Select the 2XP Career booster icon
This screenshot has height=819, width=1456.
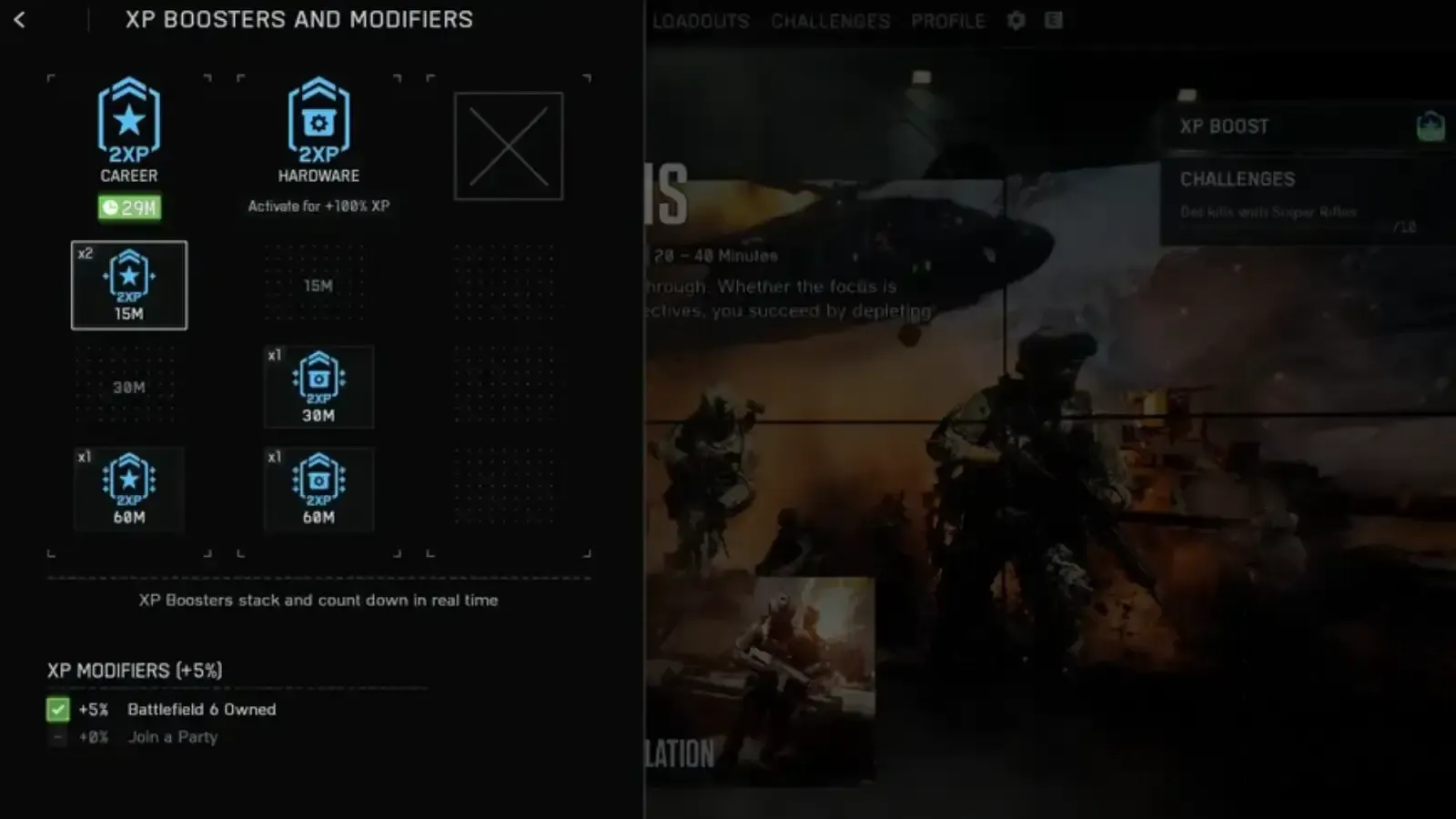click(x=128, y=119)
